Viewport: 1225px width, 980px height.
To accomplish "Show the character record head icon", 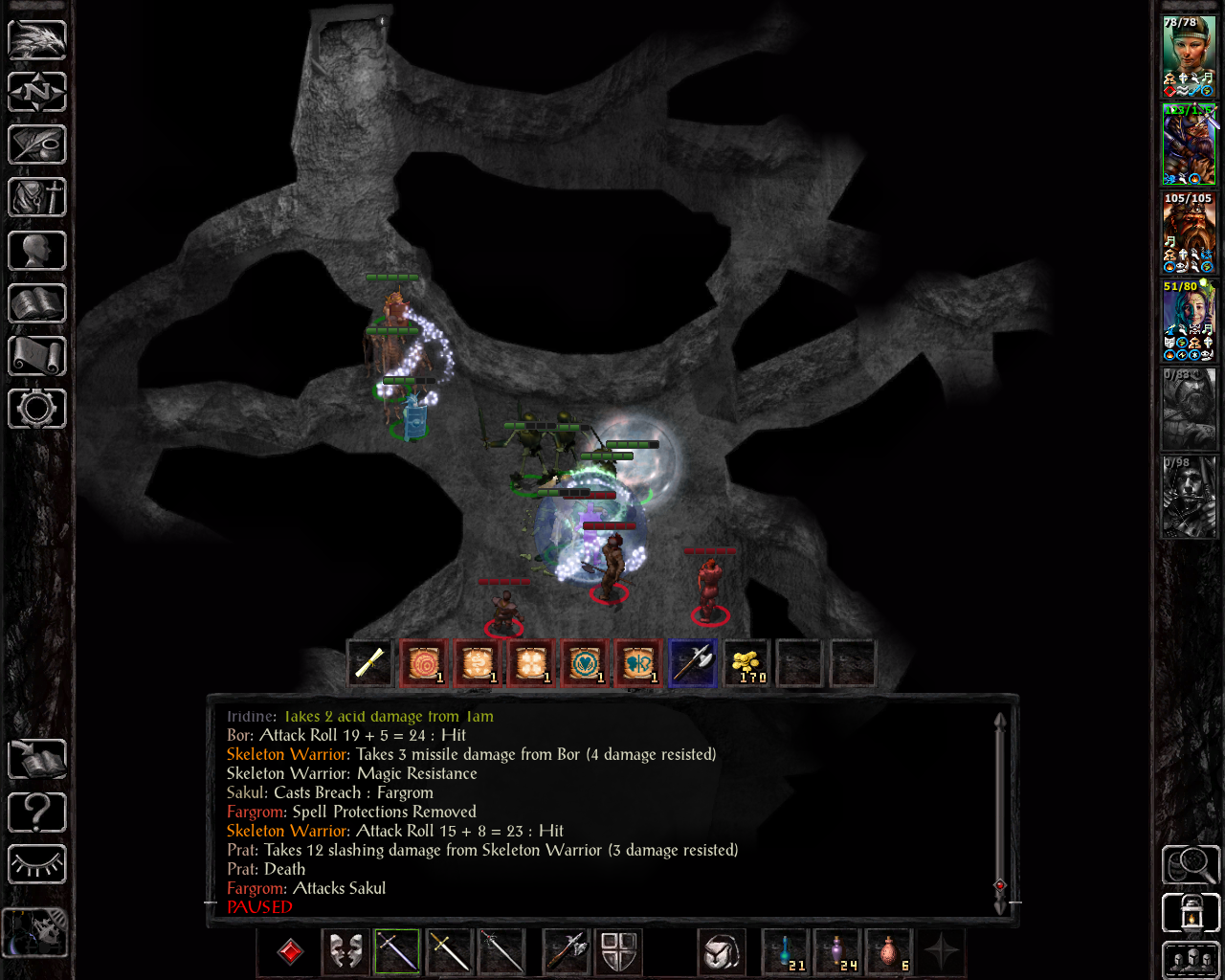I will [37, 251].
